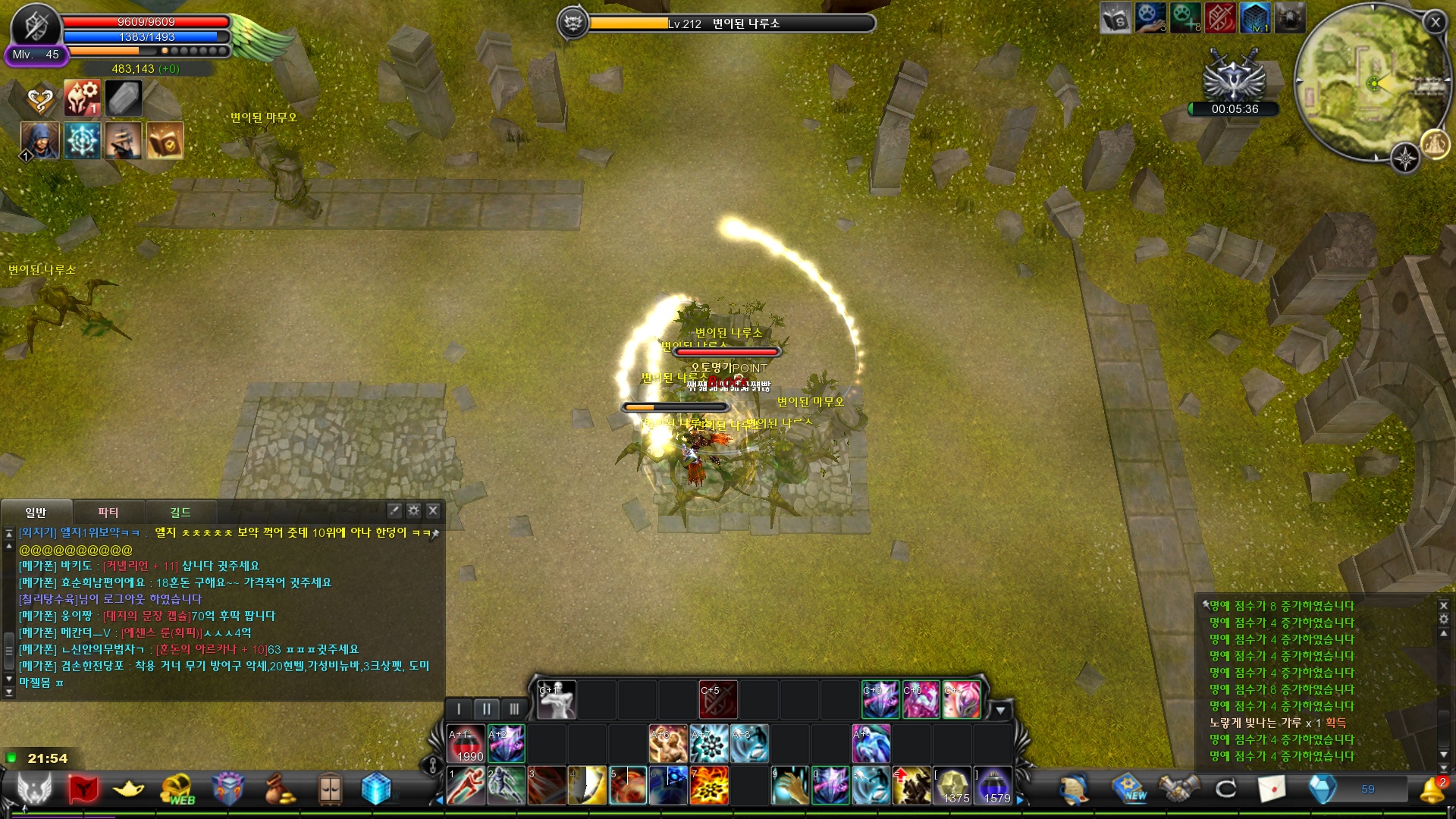
Task: Click the compass below the minimap
Action: click(x=1404, y=159)
